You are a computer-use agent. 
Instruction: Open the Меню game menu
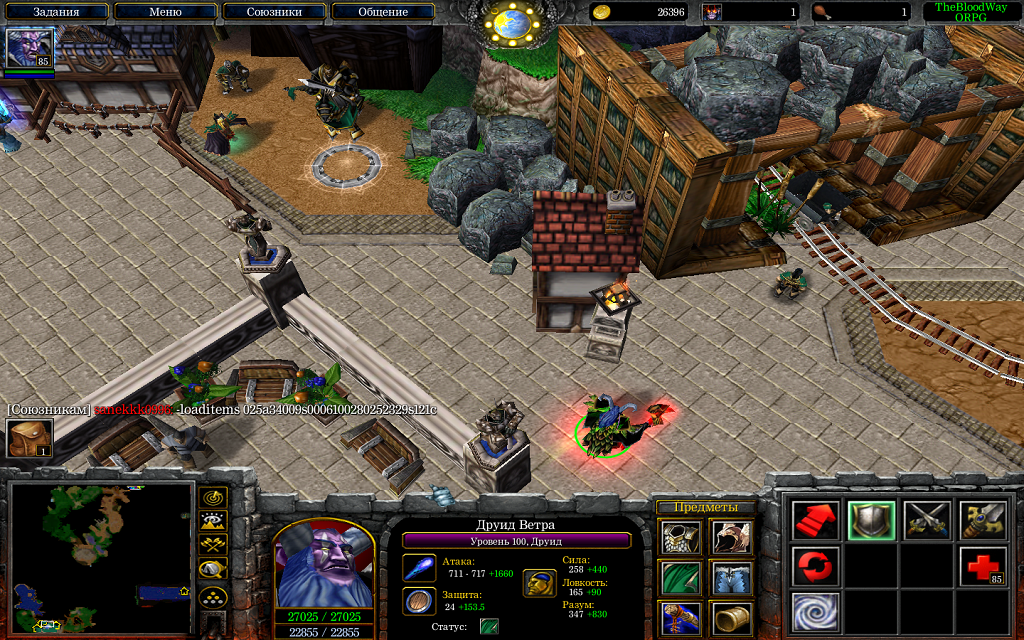tap(165, 12)
